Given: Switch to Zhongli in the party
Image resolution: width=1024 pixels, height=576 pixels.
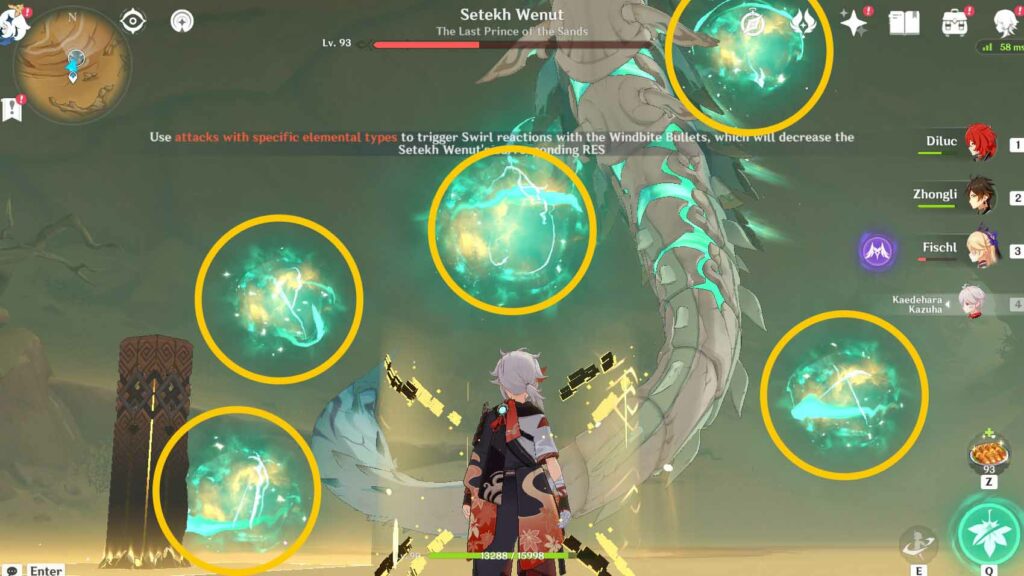Looking at the screenshot, I should (982, 198).
